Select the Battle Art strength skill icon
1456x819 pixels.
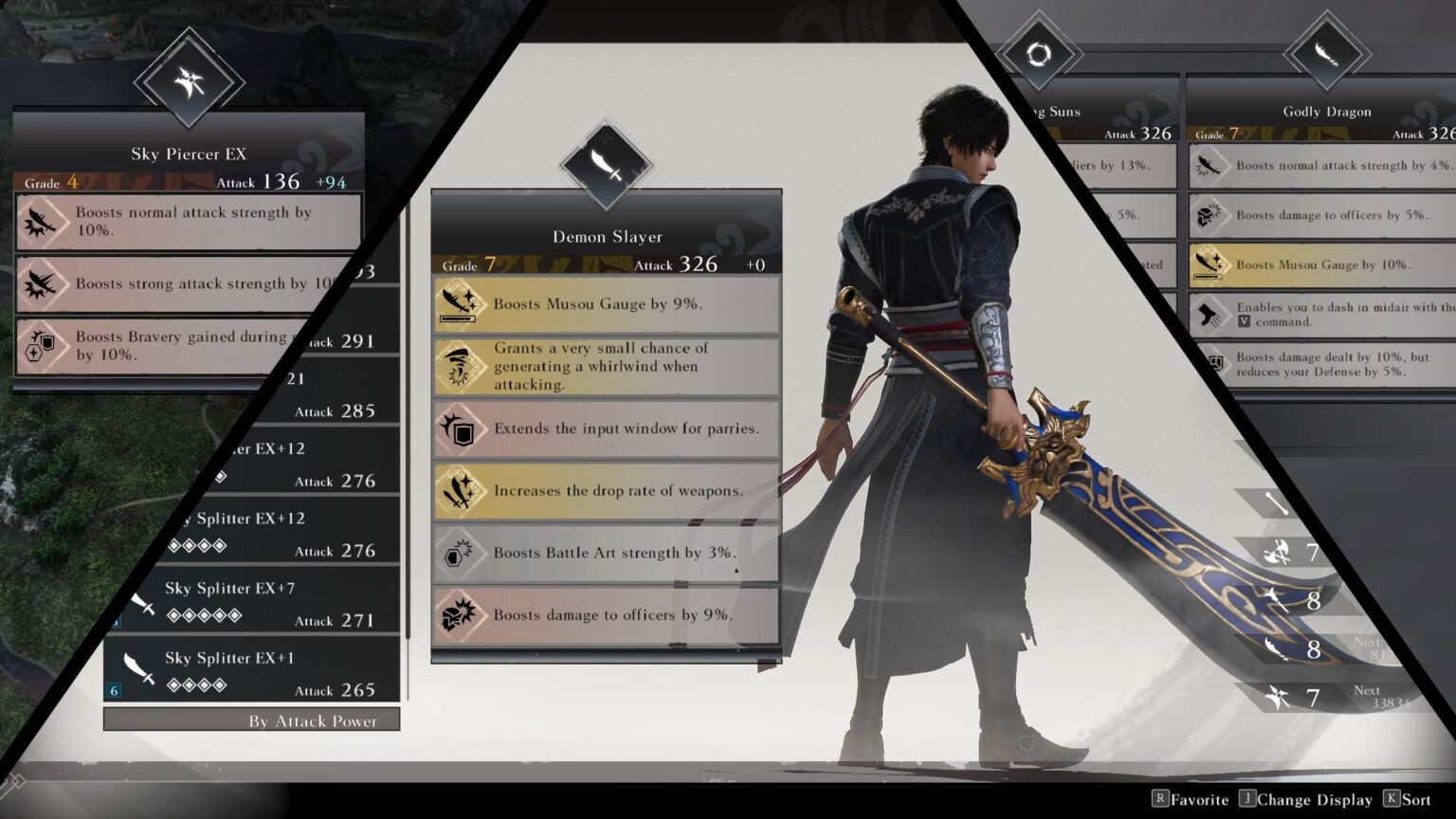pyautogui.click(x=462, y=553)
